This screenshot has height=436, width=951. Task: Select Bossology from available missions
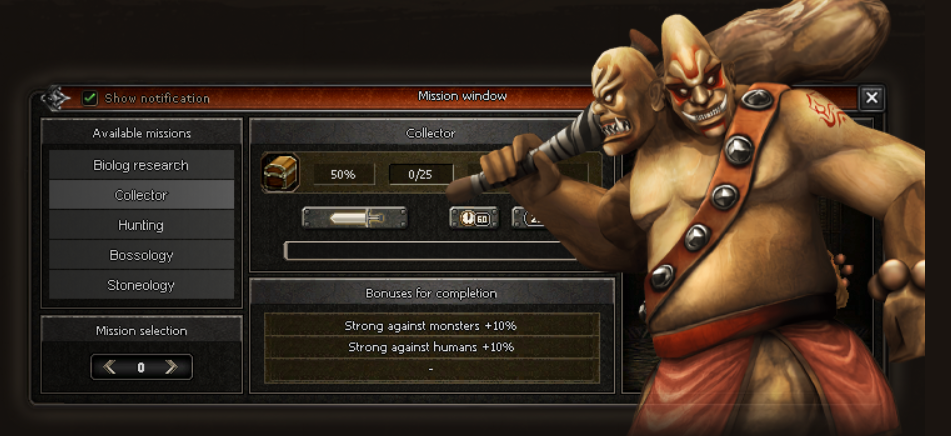141,255
